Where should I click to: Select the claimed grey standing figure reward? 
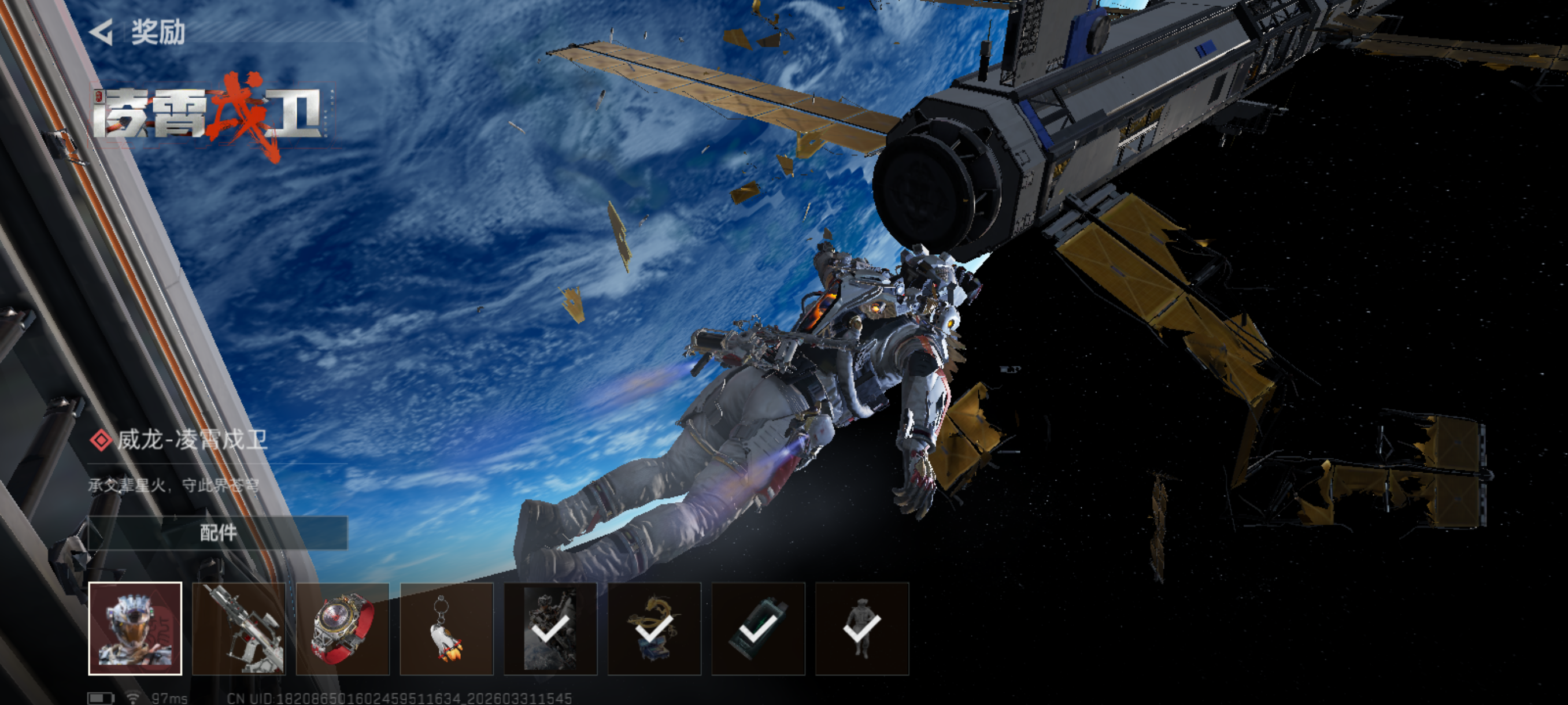pyautogui.click(x=862, y=628)
